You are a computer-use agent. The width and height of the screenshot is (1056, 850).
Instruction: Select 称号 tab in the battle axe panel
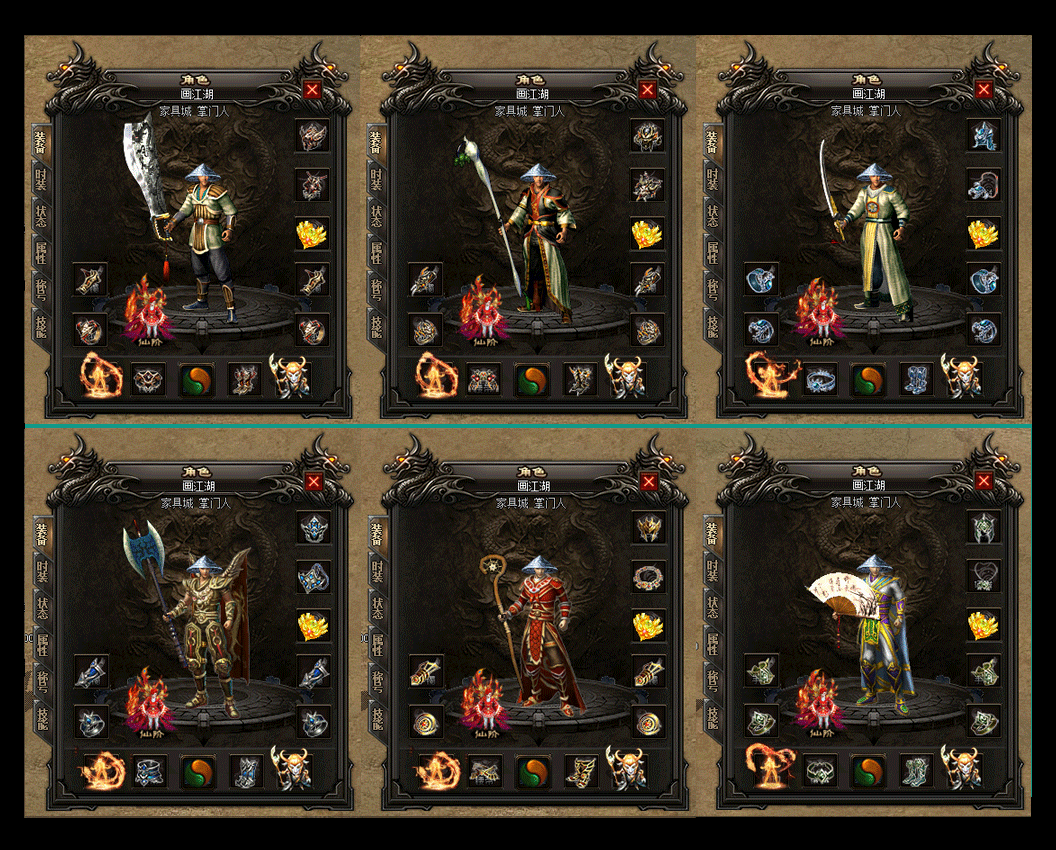click(x=41, y=680)
